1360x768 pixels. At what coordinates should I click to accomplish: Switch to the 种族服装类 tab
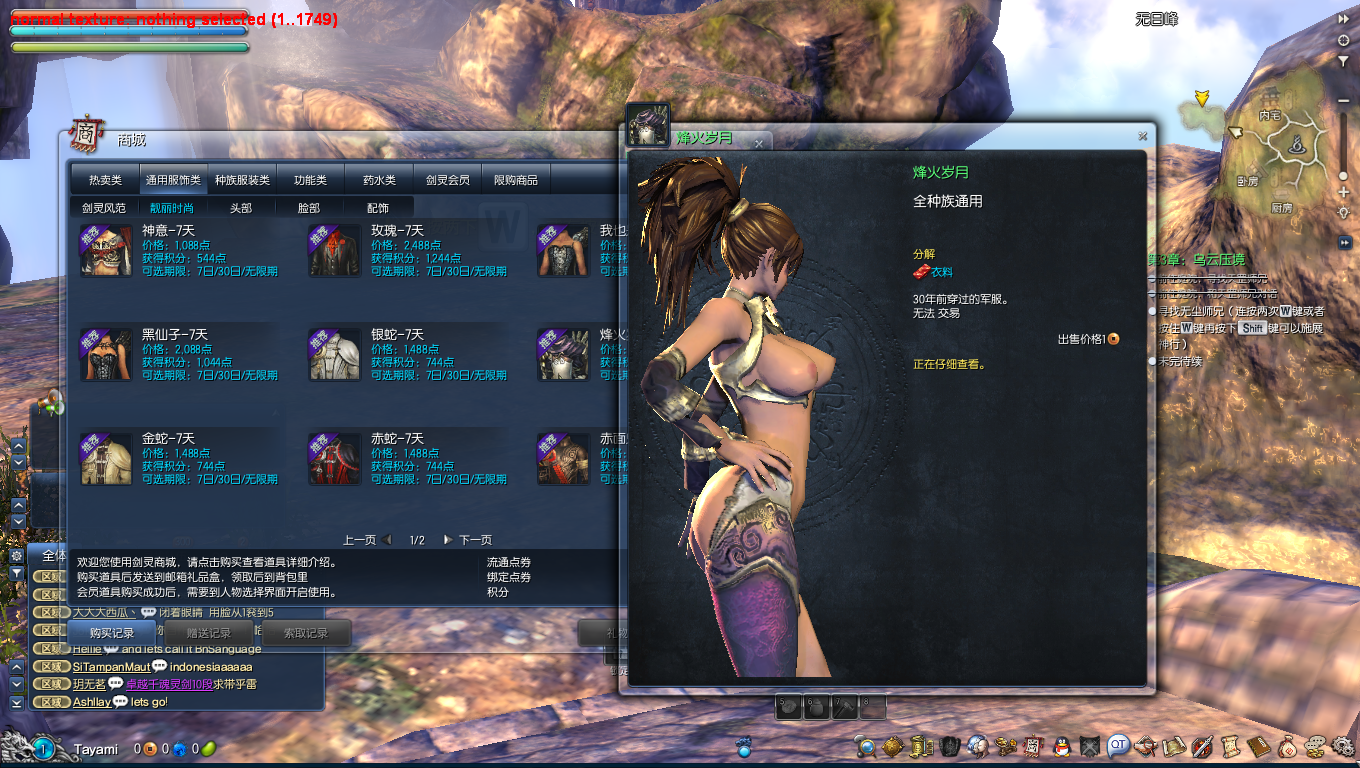242,180
